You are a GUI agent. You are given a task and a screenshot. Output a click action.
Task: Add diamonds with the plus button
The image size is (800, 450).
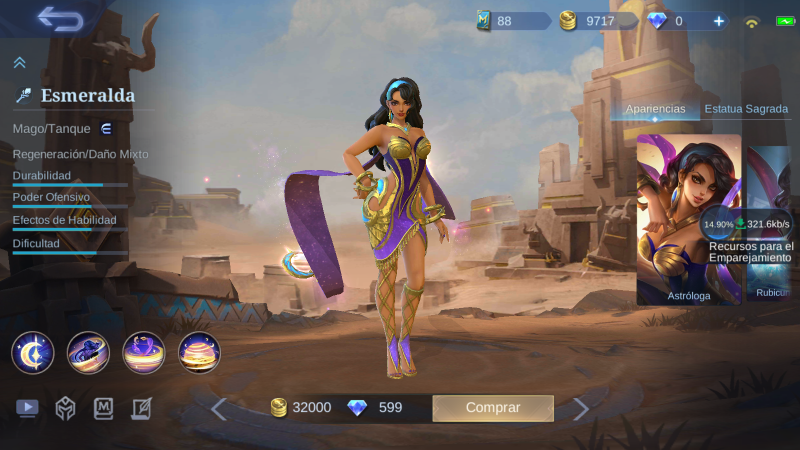tap(717, 20)
